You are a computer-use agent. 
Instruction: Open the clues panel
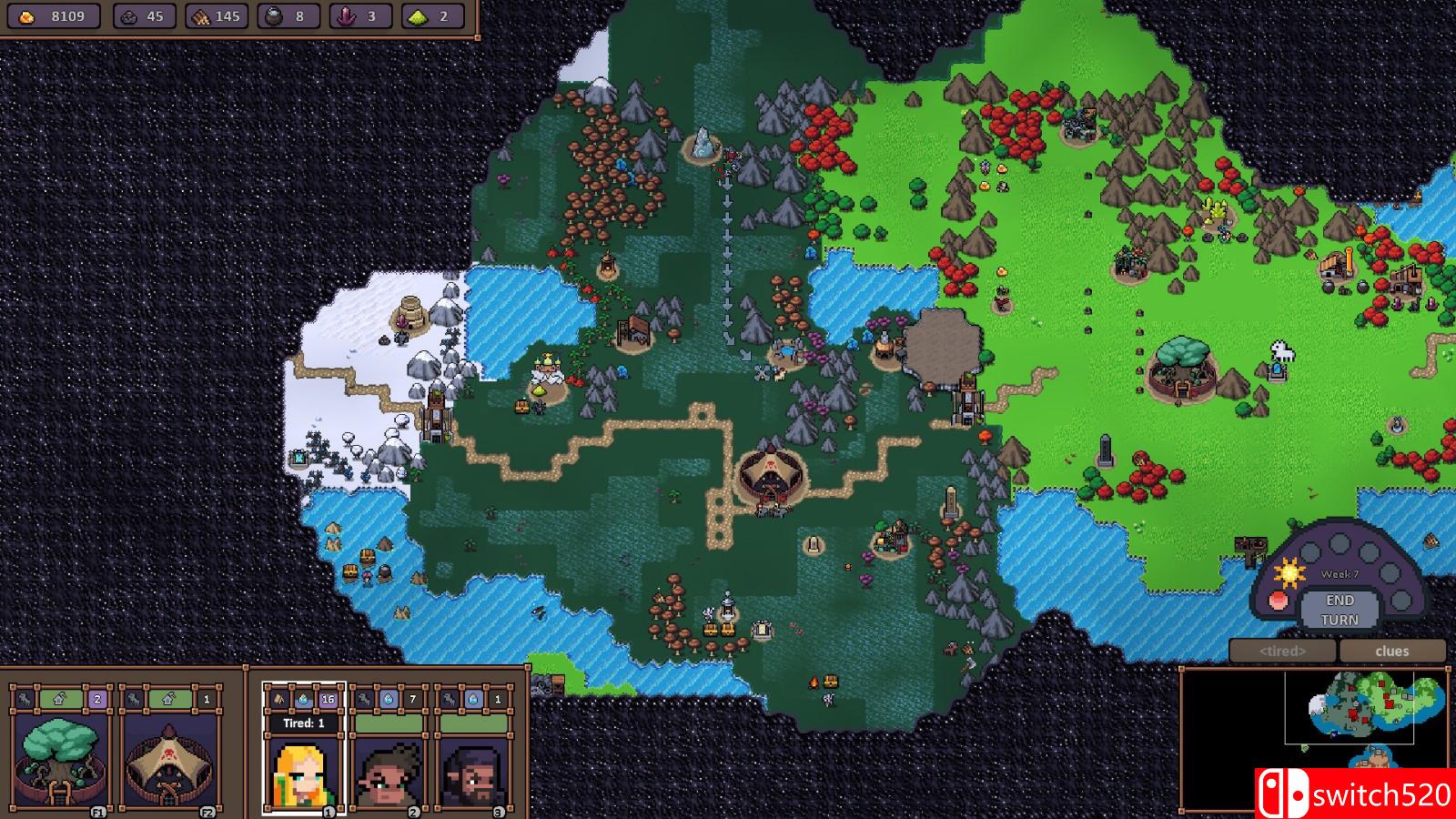tap(1392, 650)
